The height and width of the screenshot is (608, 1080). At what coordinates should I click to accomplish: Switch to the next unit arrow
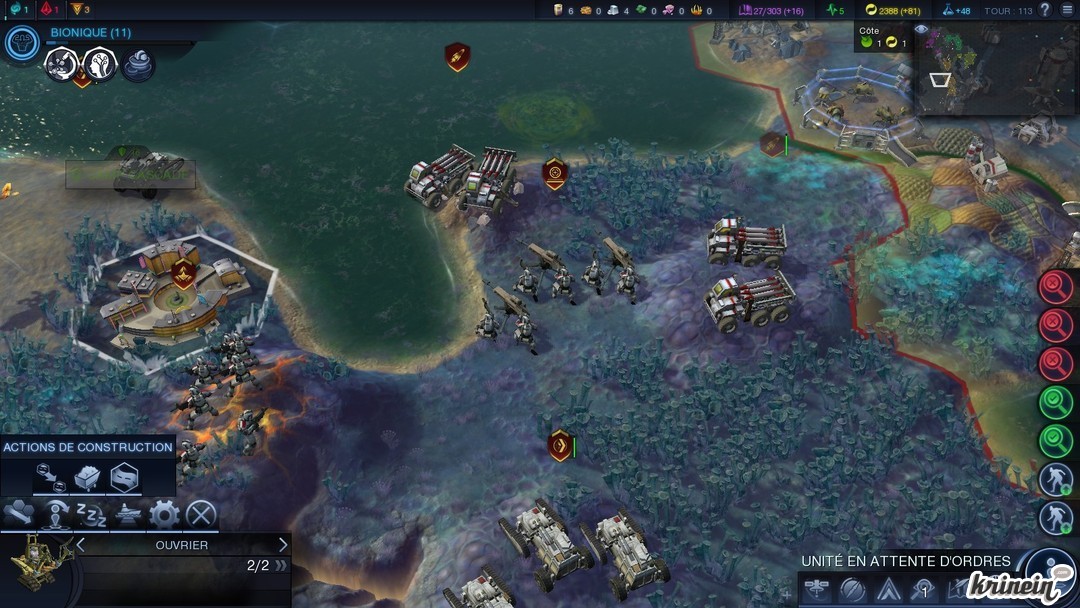point(283,545)
